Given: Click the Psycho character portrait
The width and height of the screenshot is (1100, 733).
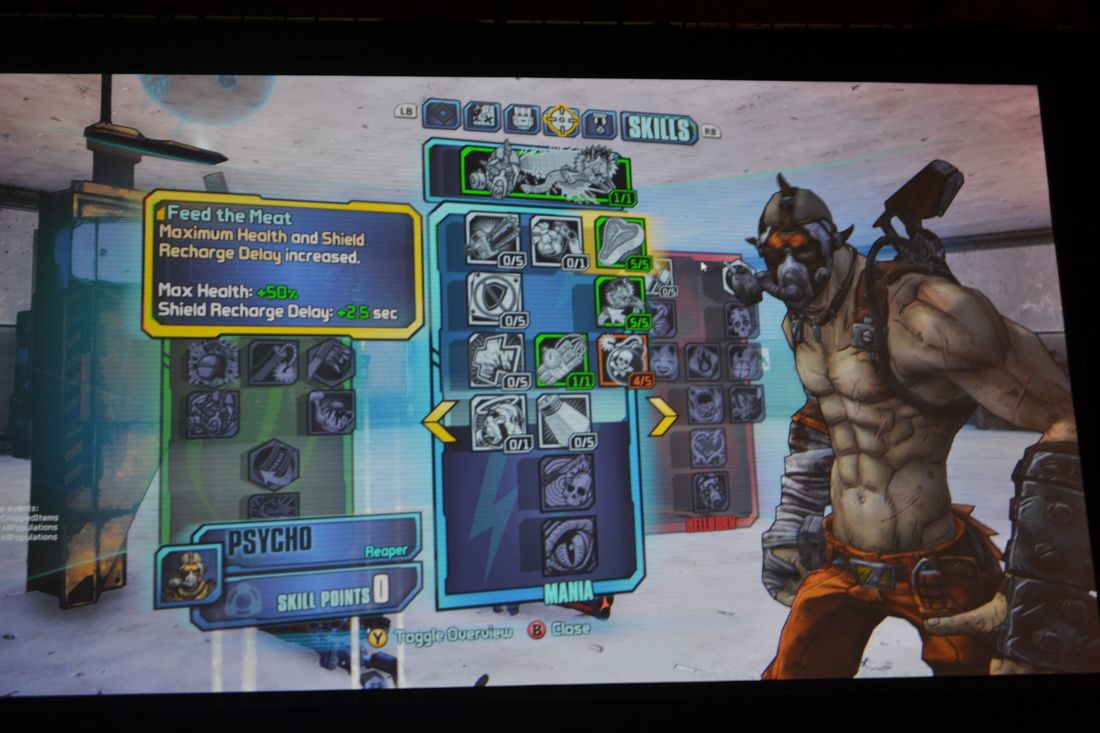Looking at the screenshot, I should tap(188, 577).
